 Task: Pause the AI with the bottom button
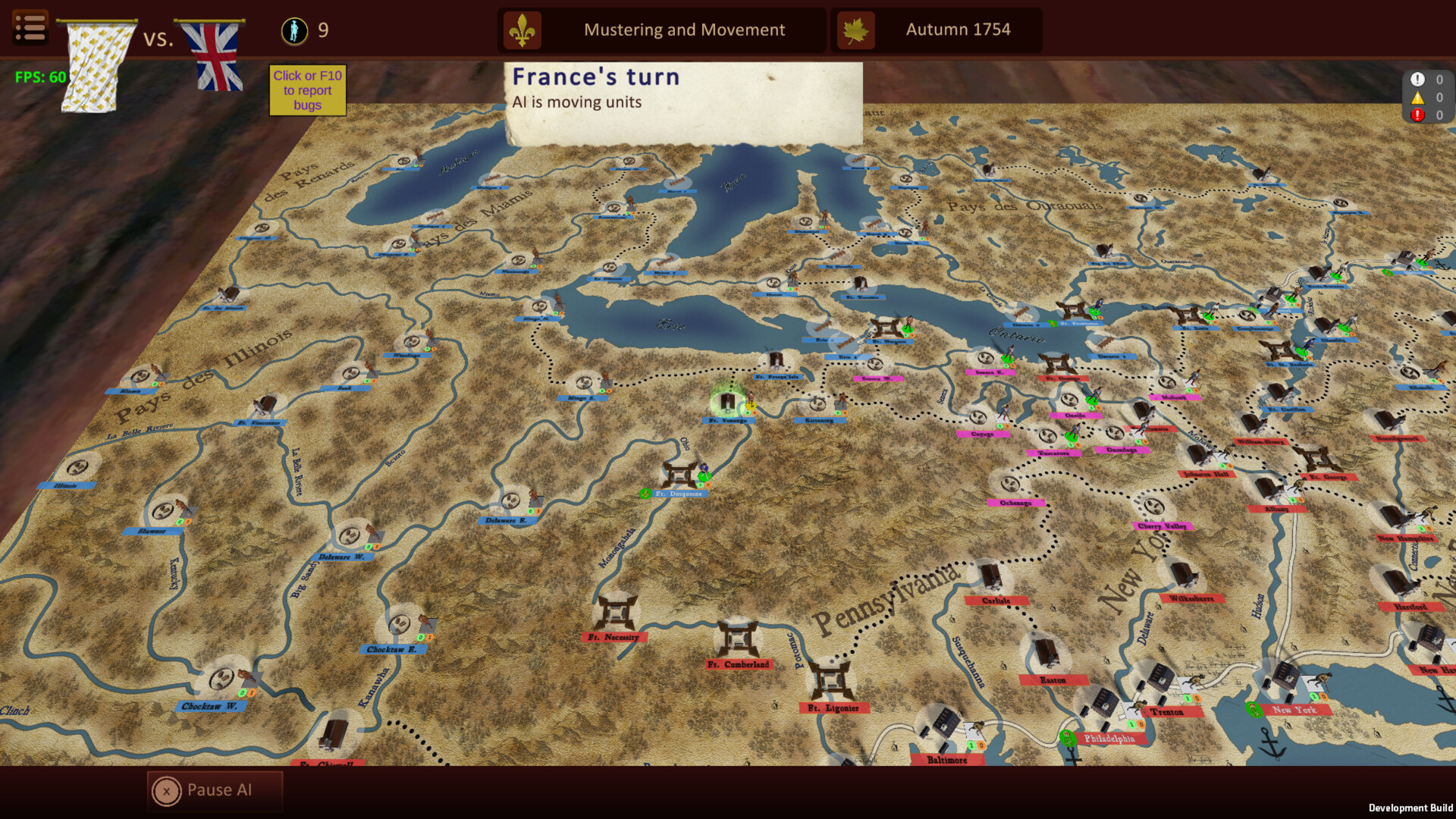click(214, 789)
